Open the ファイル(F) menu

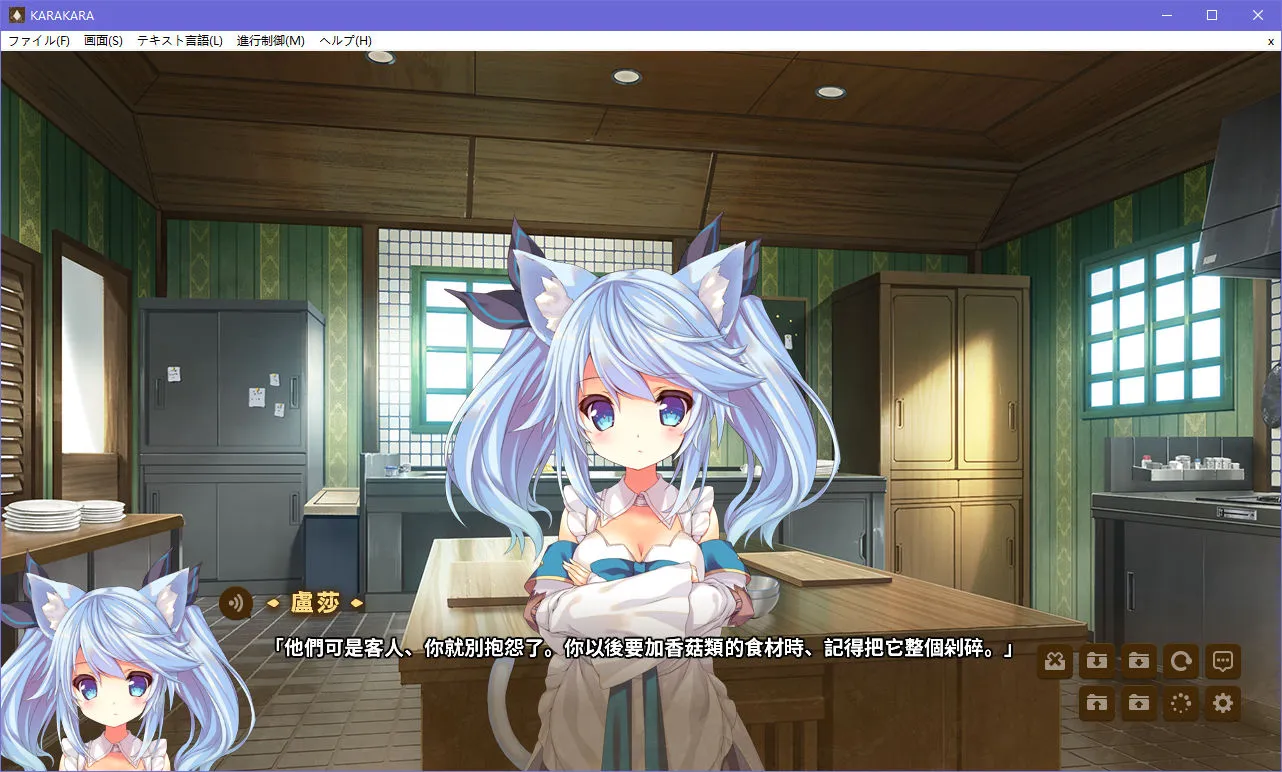coord(38,40)
